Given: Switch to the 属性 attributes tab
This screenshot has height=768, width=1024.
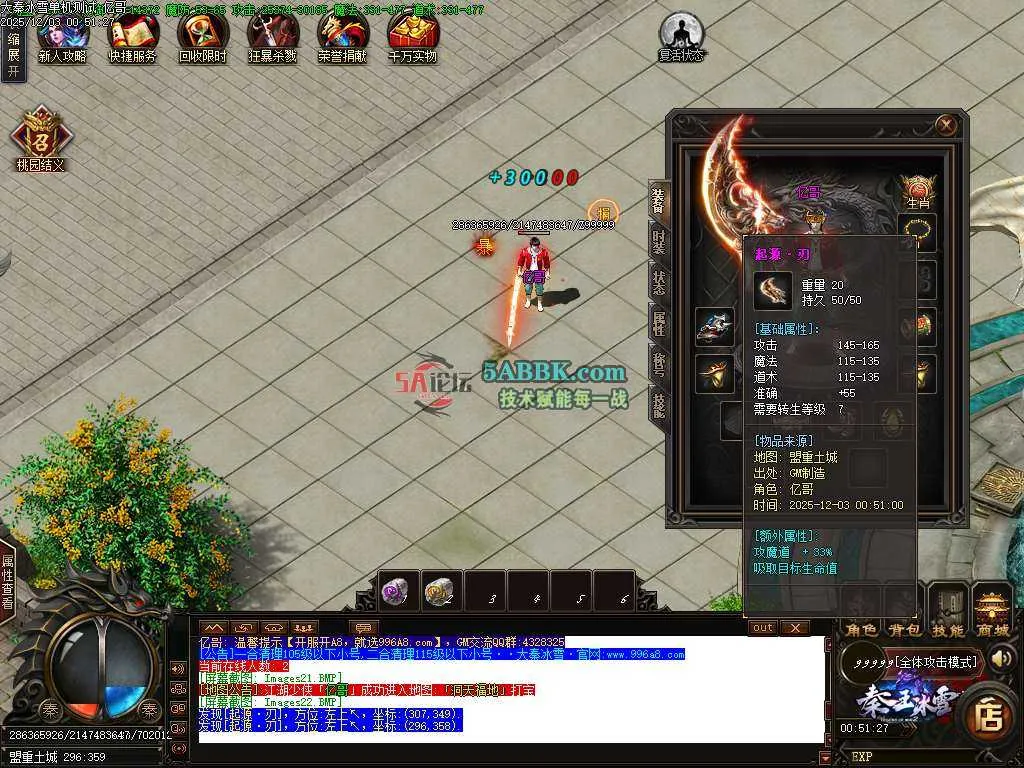Looking at the screenshot, I should pyautogui.click(x=659, y=323).
